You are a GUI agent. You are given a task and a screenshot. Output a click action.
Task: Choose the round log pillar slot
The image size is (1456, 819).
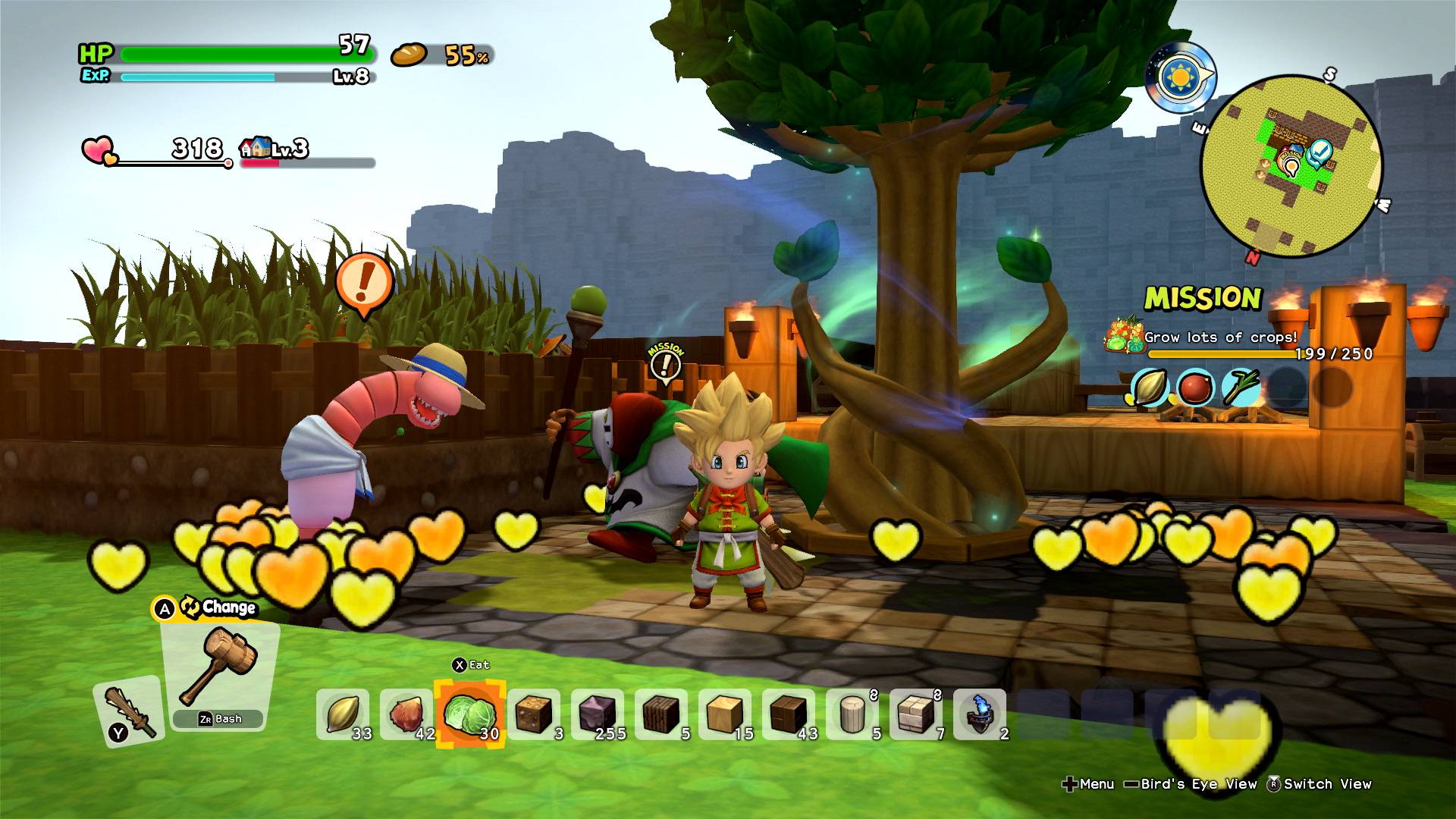[x=852, y=714]
